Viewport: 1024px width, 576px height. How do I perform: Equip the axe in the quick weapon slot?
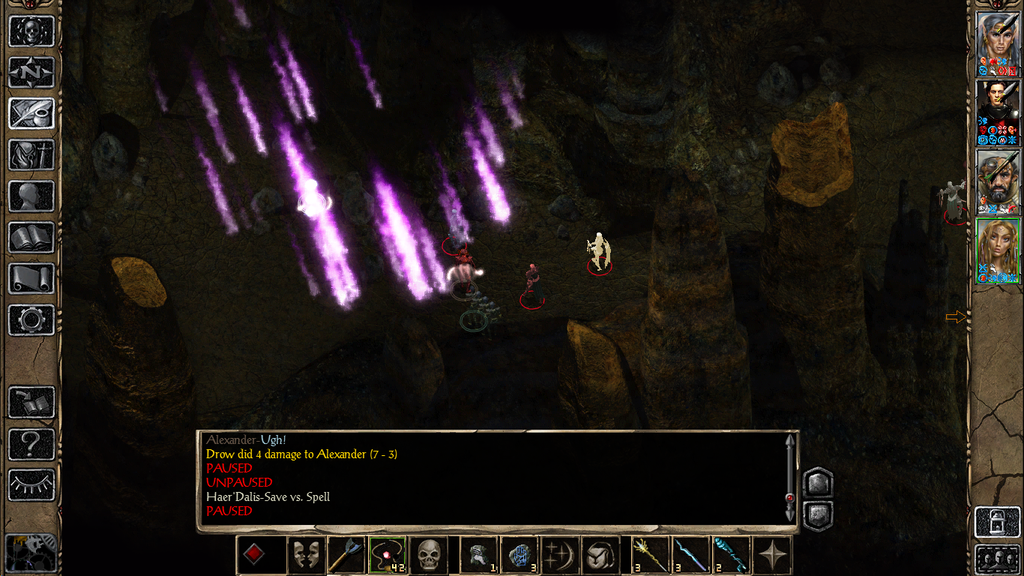[x=345, y=555]
